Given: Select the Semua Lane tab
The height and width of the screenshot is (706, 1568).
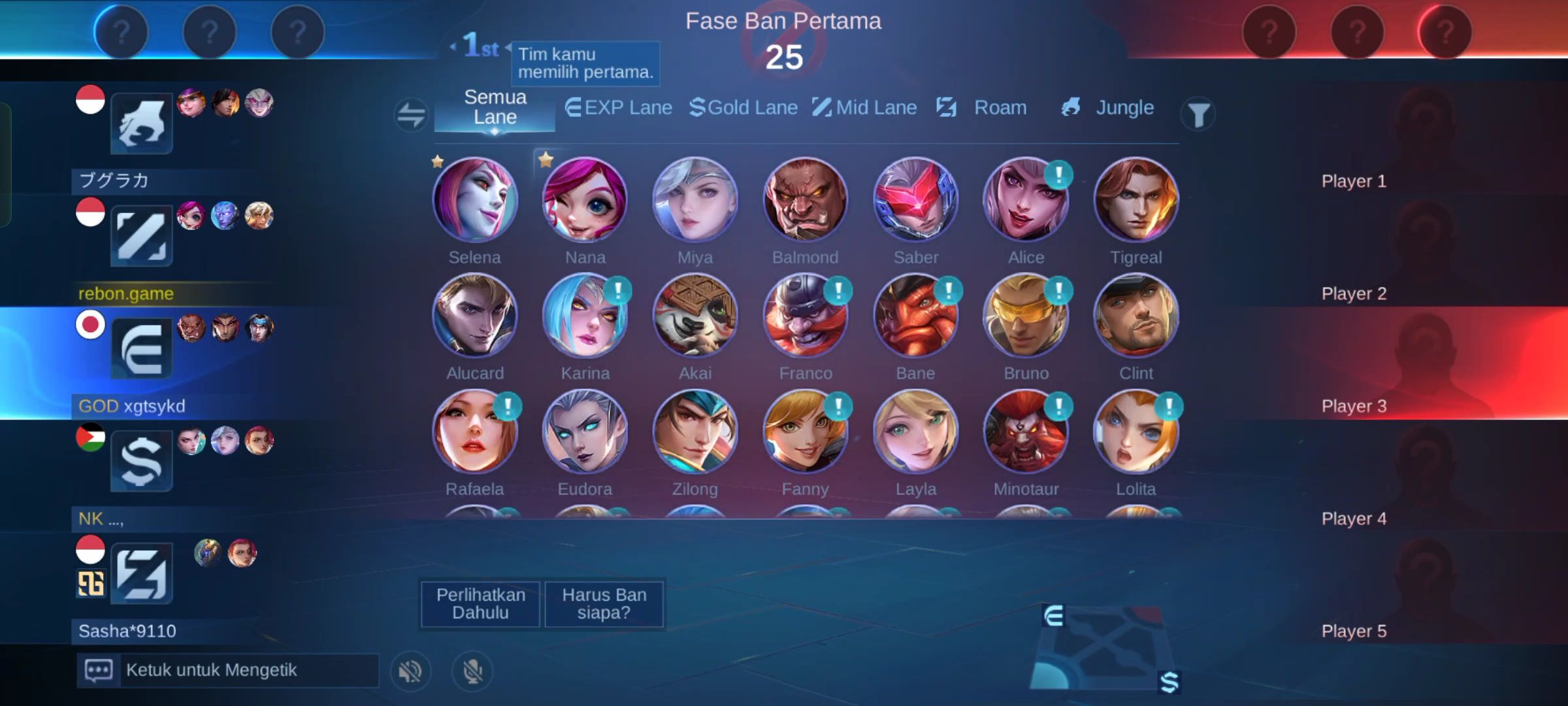Looking at the screenshot, I should tap(495, 108).
